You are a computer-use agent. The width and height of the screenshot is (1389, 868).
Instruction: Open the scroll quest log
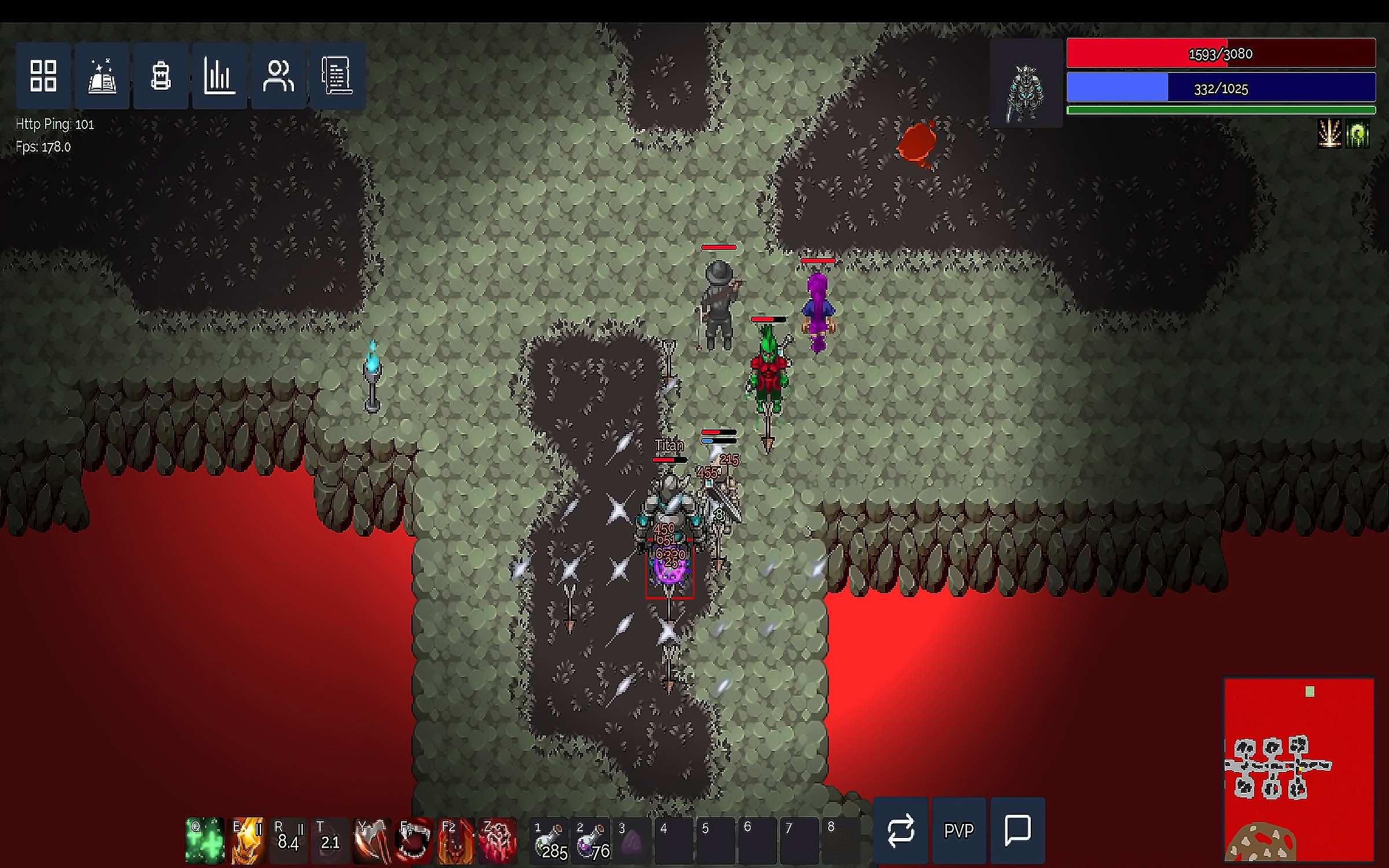[337, 76]
